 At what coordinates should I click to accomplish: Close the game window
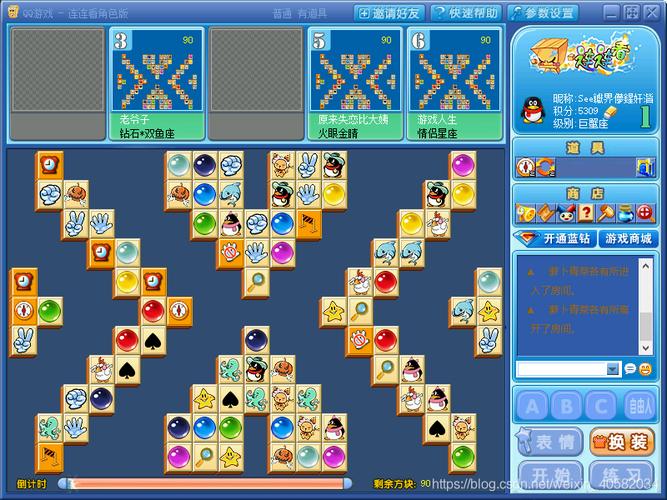pyautogui.click(x=652, y=12)
